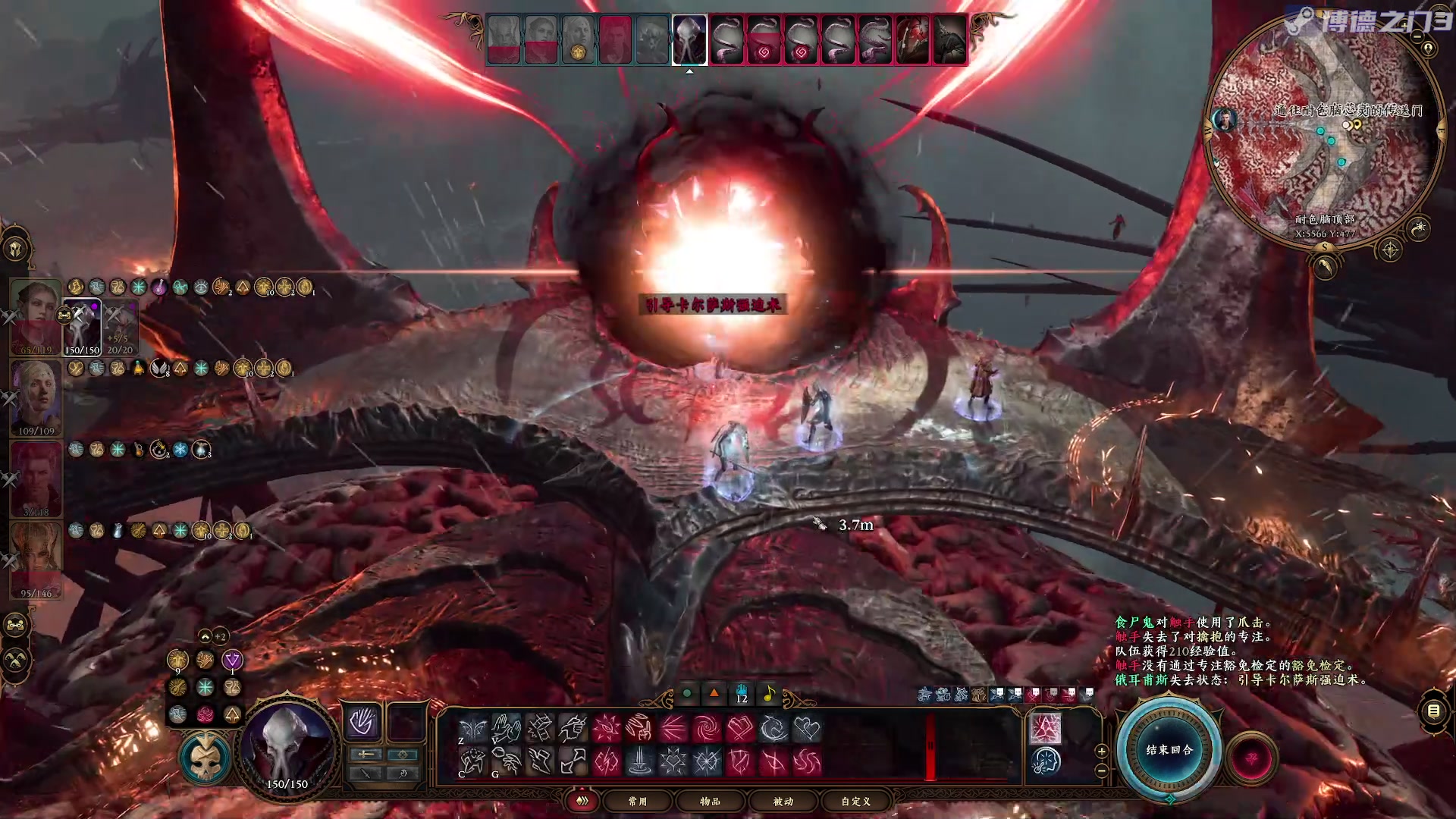Use the red spiral ability

pos(706,729)
